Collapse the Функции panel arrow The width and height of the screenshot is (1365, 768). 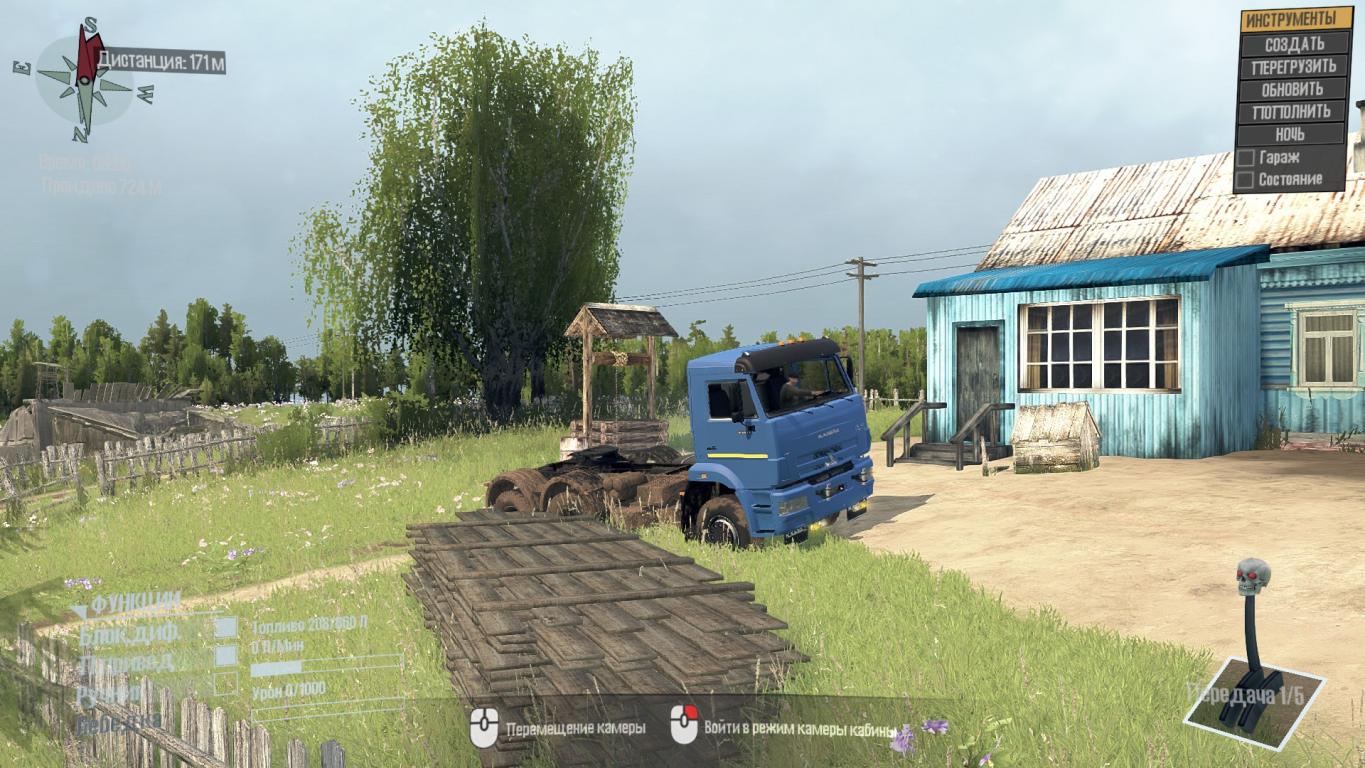79,609
